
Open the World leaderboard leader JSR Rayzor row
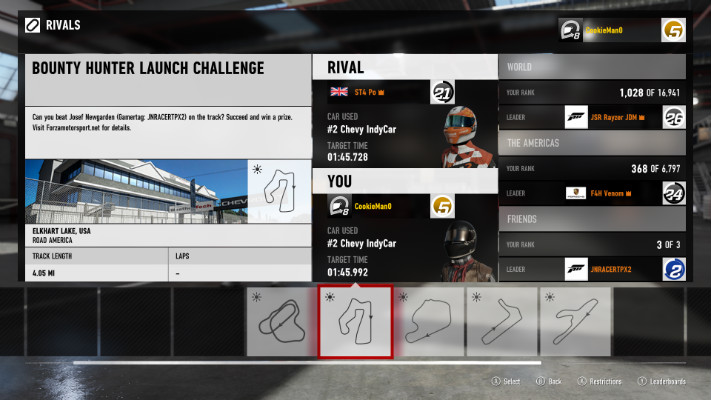click(591, 118)
